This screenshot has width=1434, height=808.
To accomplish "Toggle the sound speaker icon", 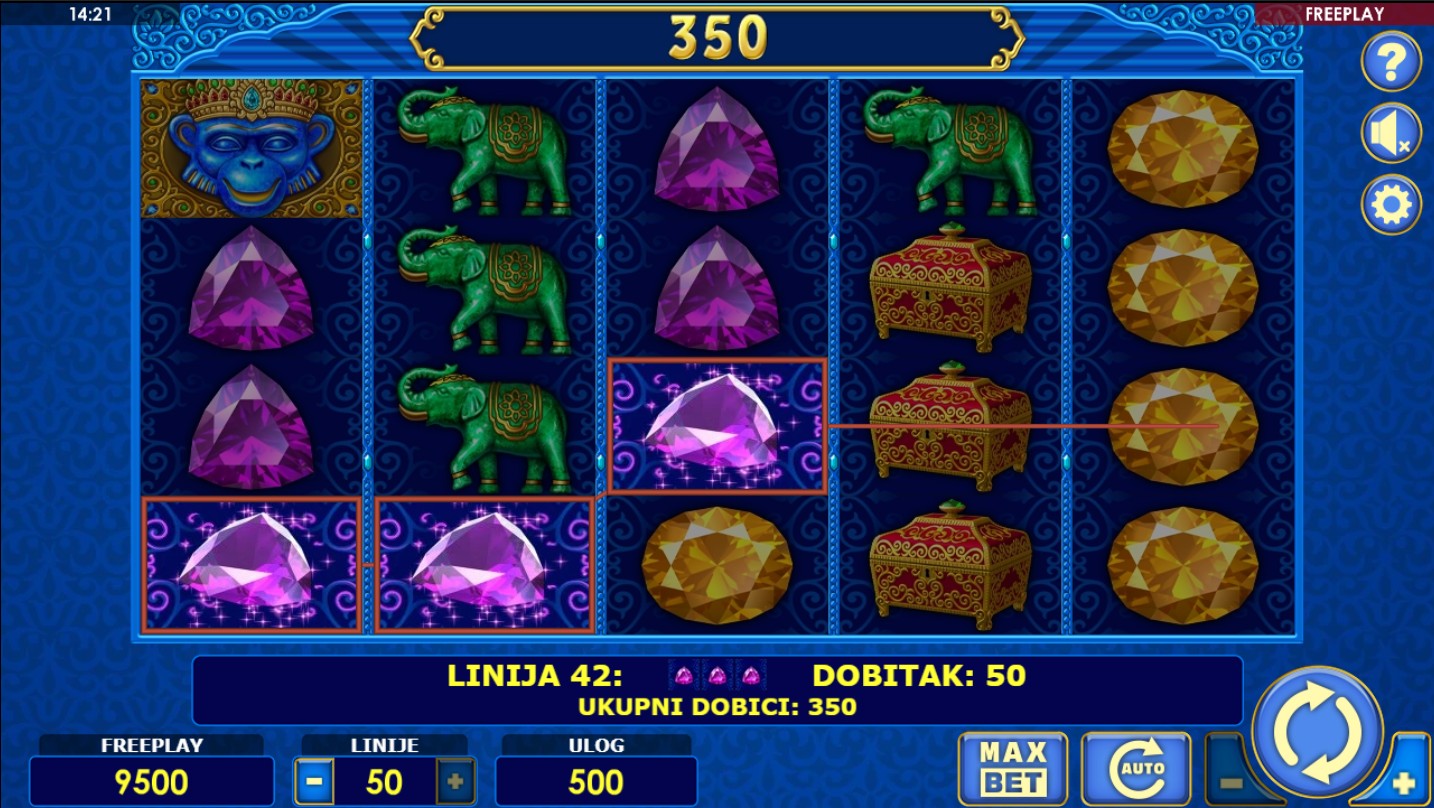I will coord(1391,134).
